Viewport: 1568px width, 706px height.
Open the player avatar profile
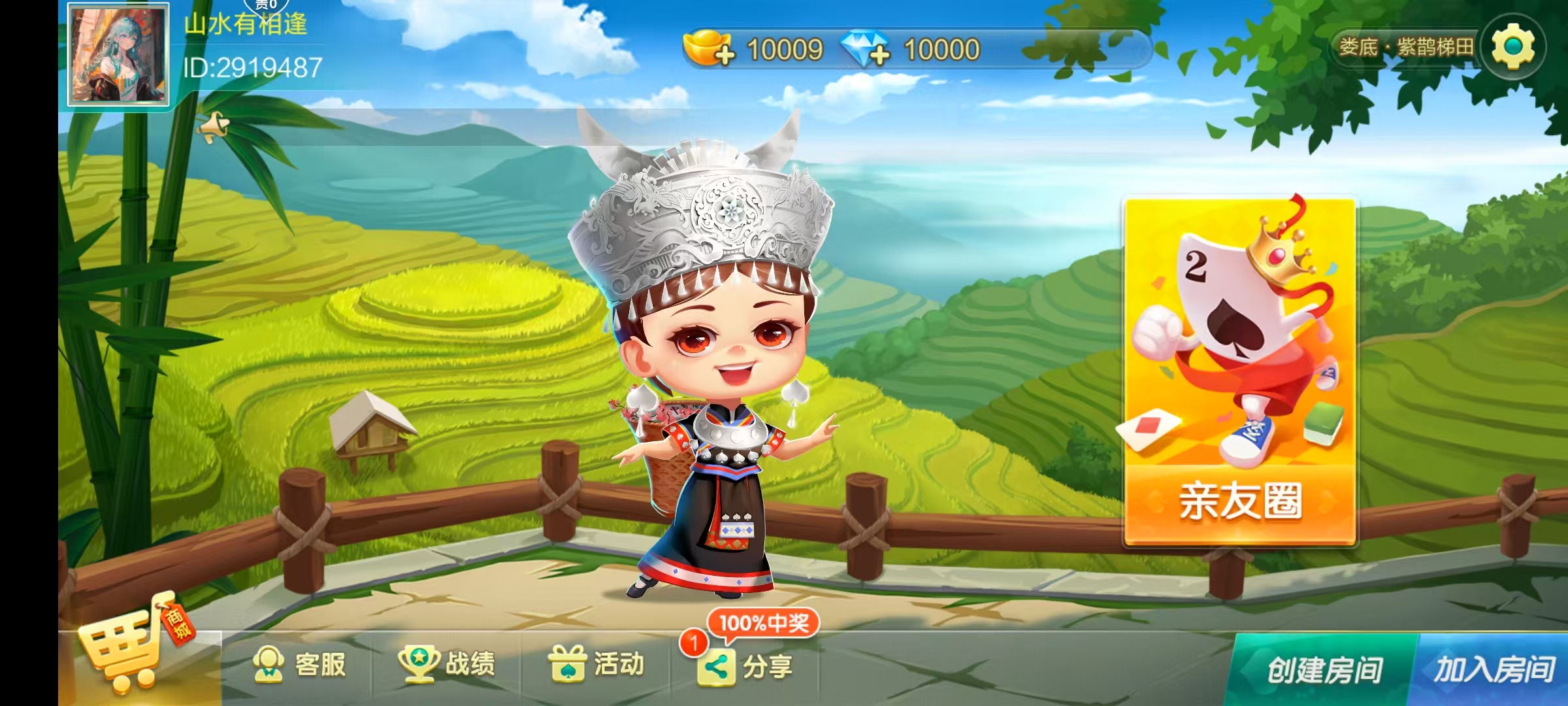coord(118,54)
